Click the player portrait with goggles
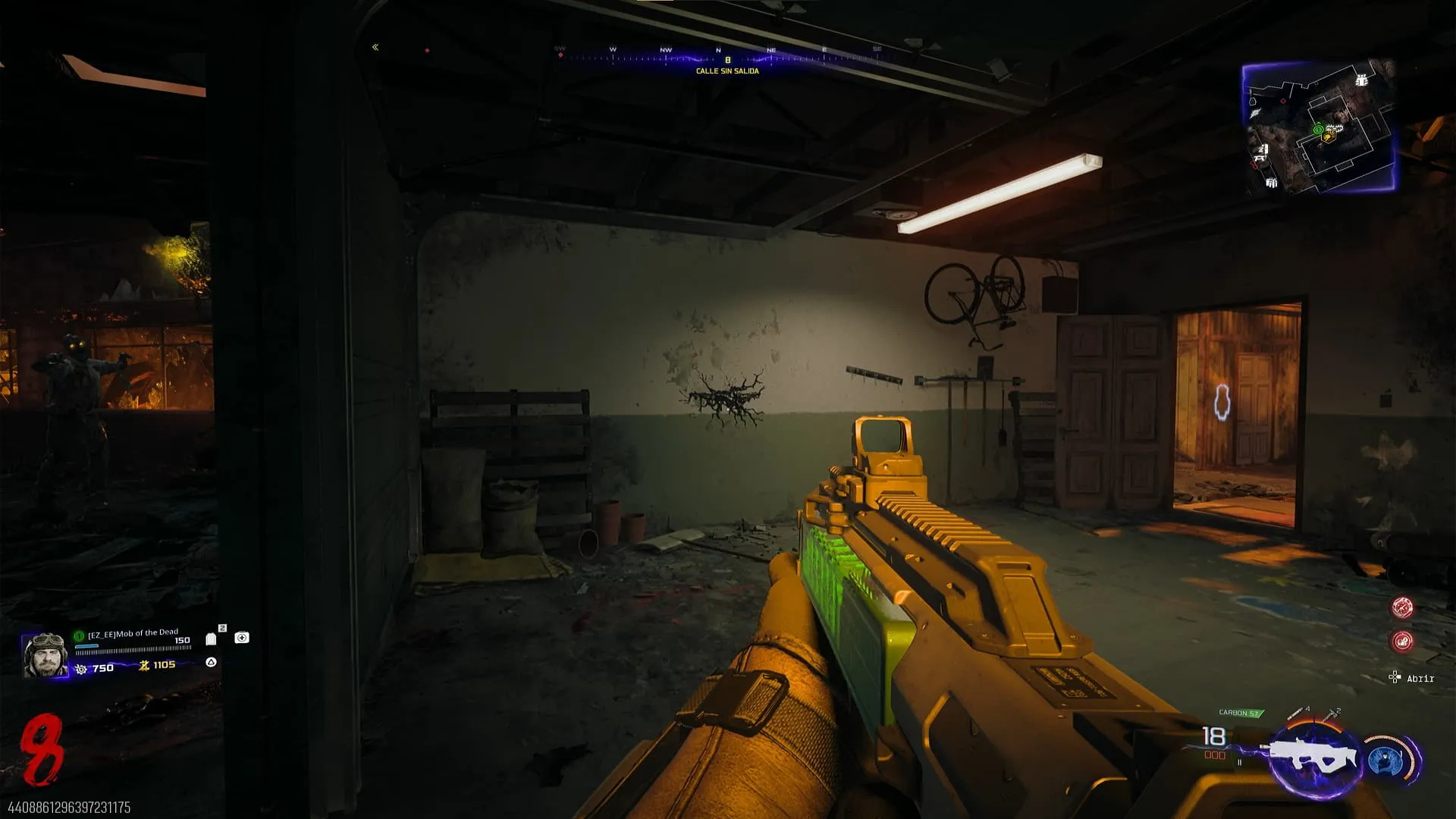The image size is (1456, 819). 45,655
